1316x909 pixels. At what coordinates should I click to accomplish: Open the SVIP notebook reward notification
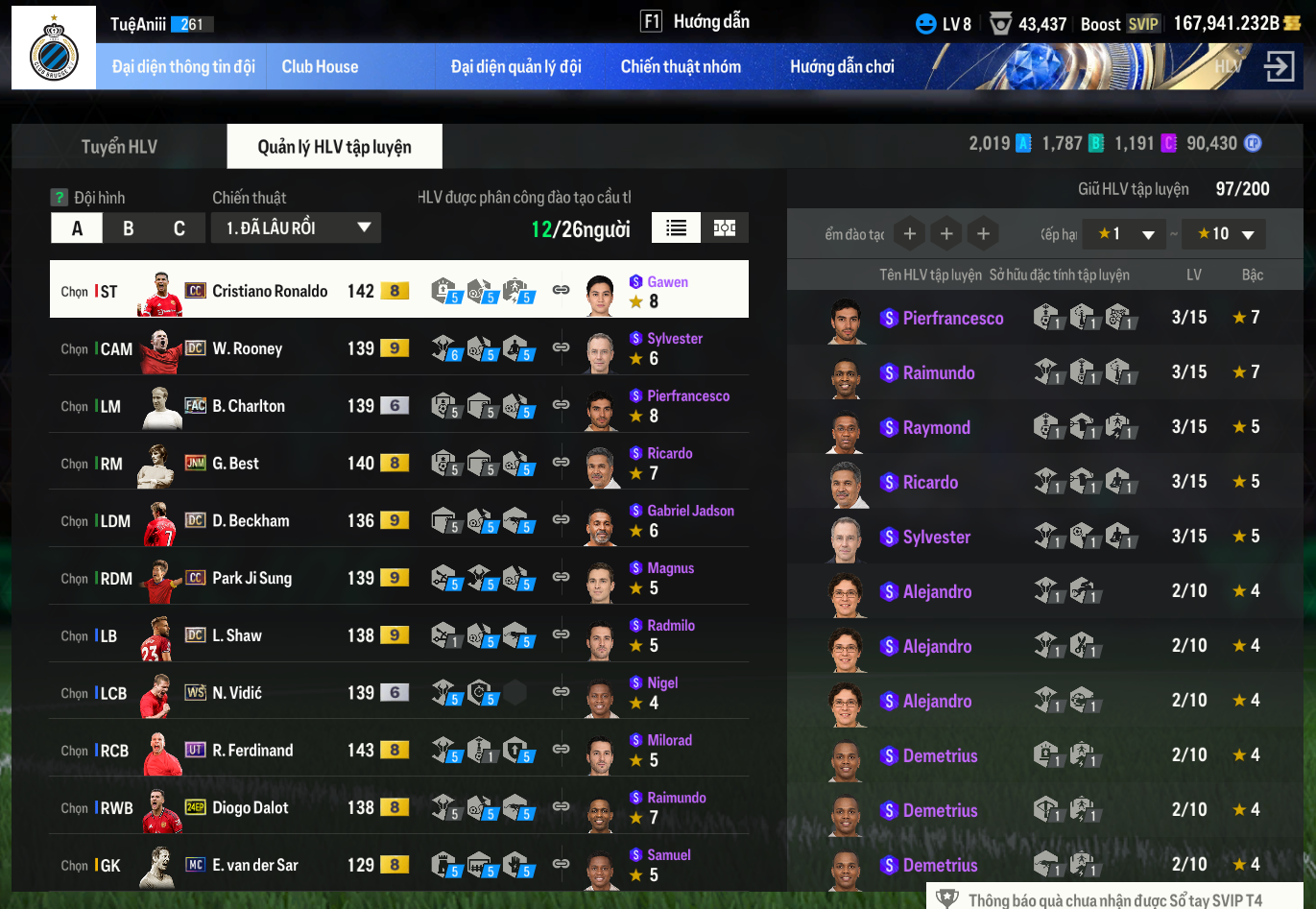point(1114,899)
